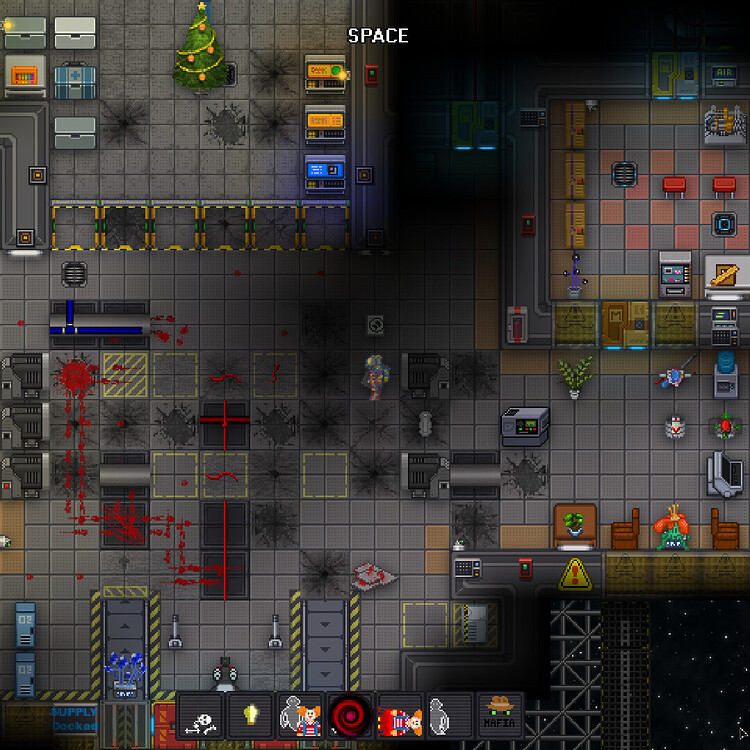Open the Mafia button with fedora
The width and height of the screenshot is (750, 750).
click(x=500, y=716)
